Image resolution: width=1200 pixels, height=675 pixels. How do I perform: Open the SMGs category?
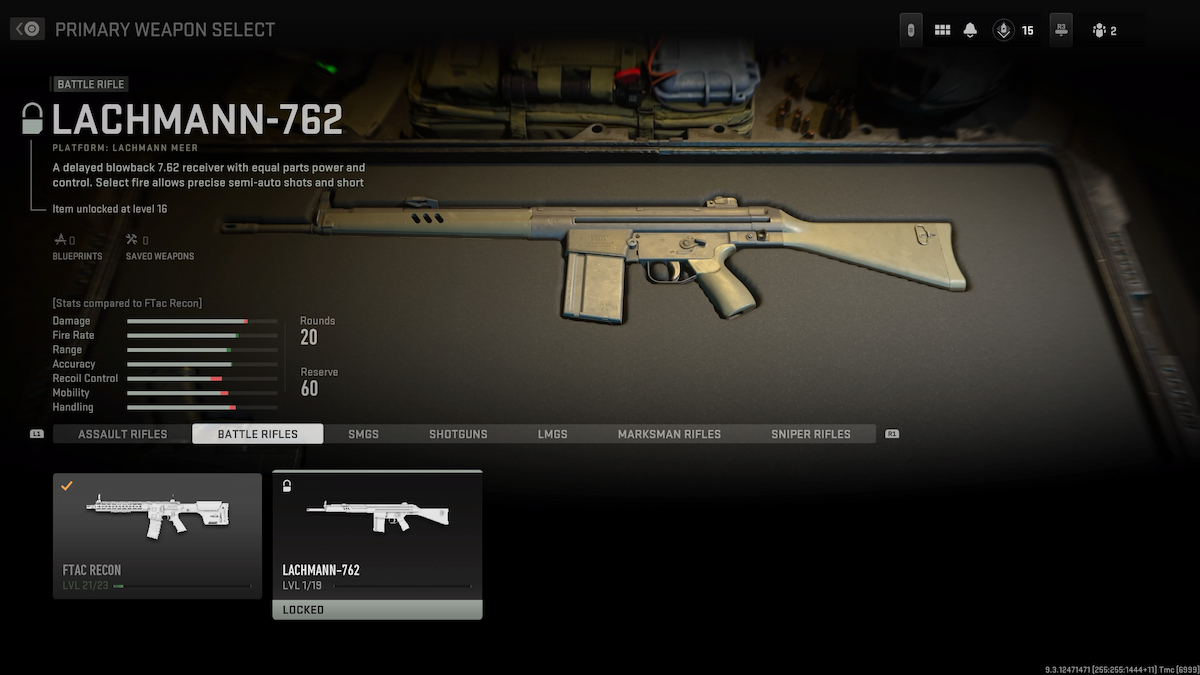[x=363, y=434]
